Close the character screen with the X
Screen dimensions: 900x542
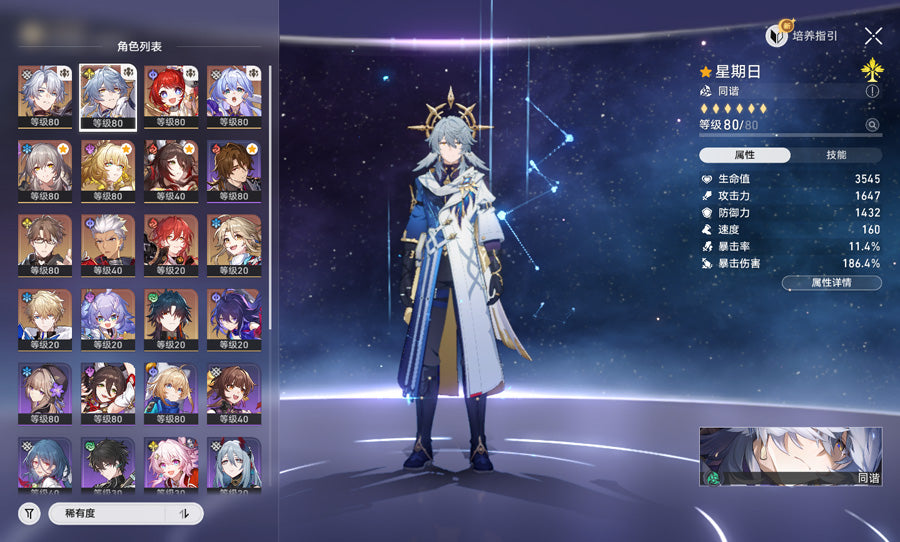click(x=873, y=36)
